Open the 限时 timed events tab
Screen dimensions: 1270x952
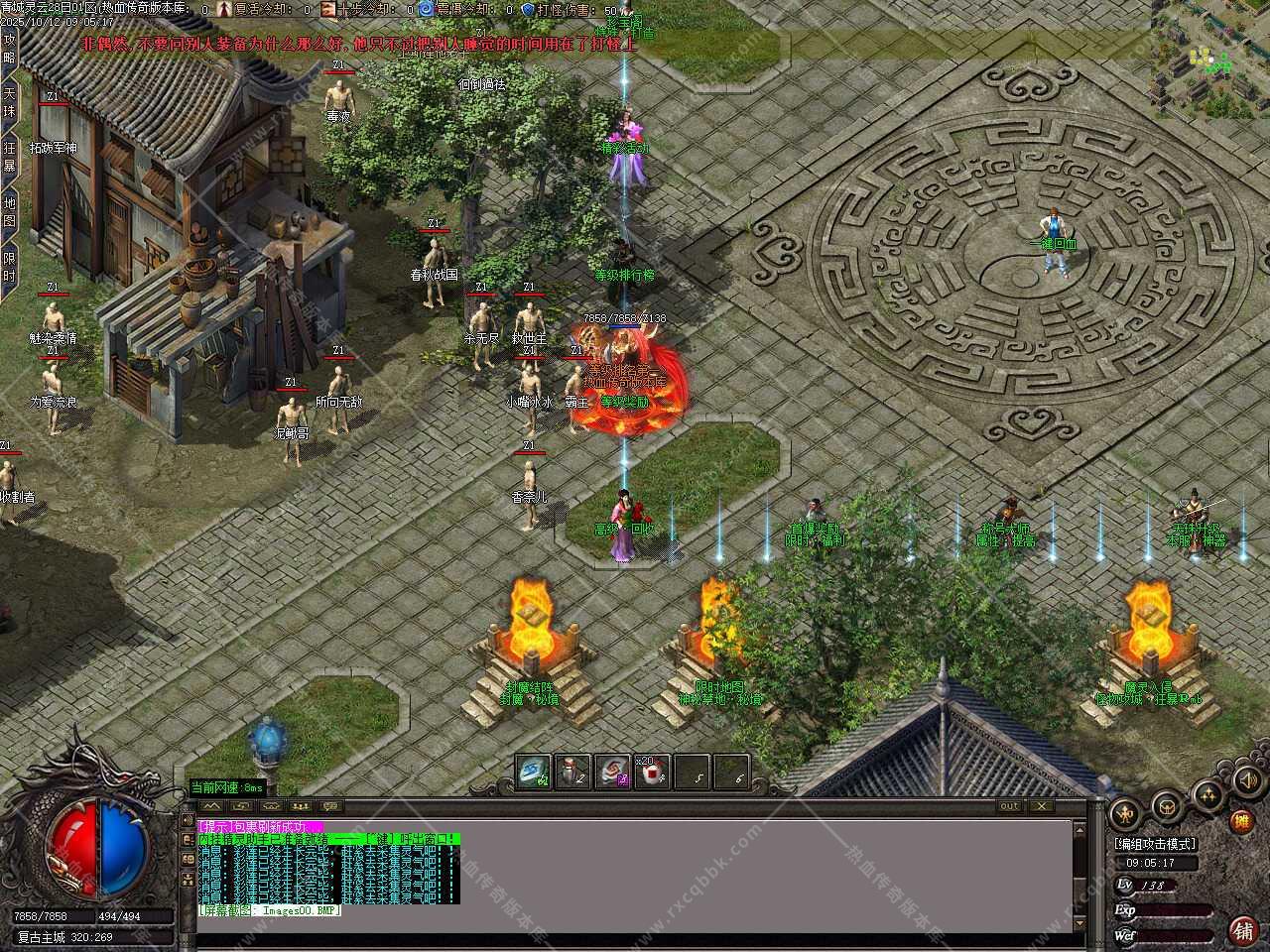pyautogui.click(x=10, y=267)
